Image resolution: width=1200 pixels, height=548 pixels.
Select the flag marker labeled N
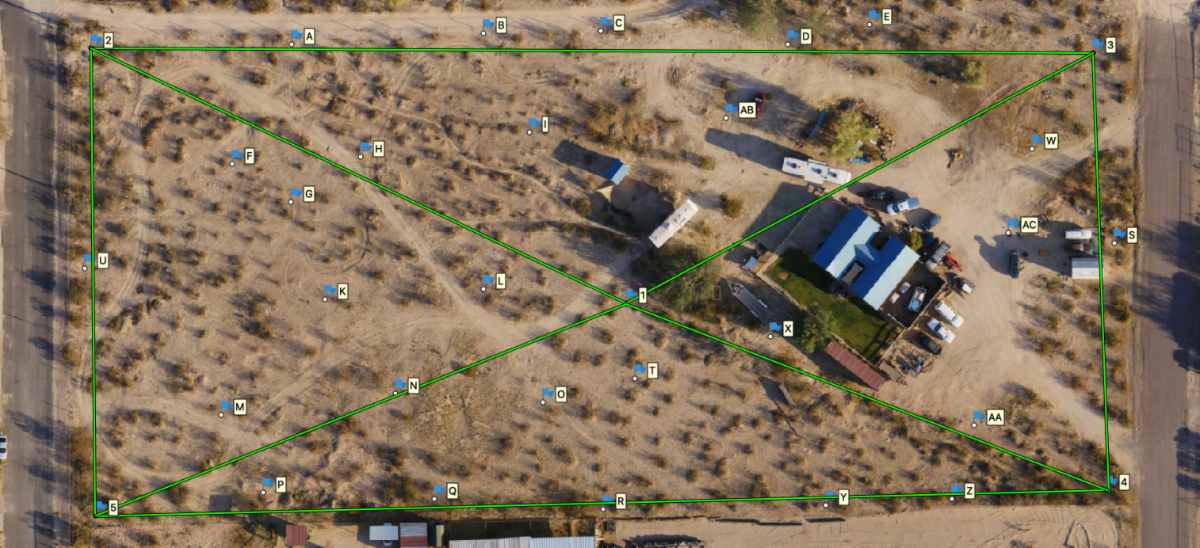click(x=400, y=385)
